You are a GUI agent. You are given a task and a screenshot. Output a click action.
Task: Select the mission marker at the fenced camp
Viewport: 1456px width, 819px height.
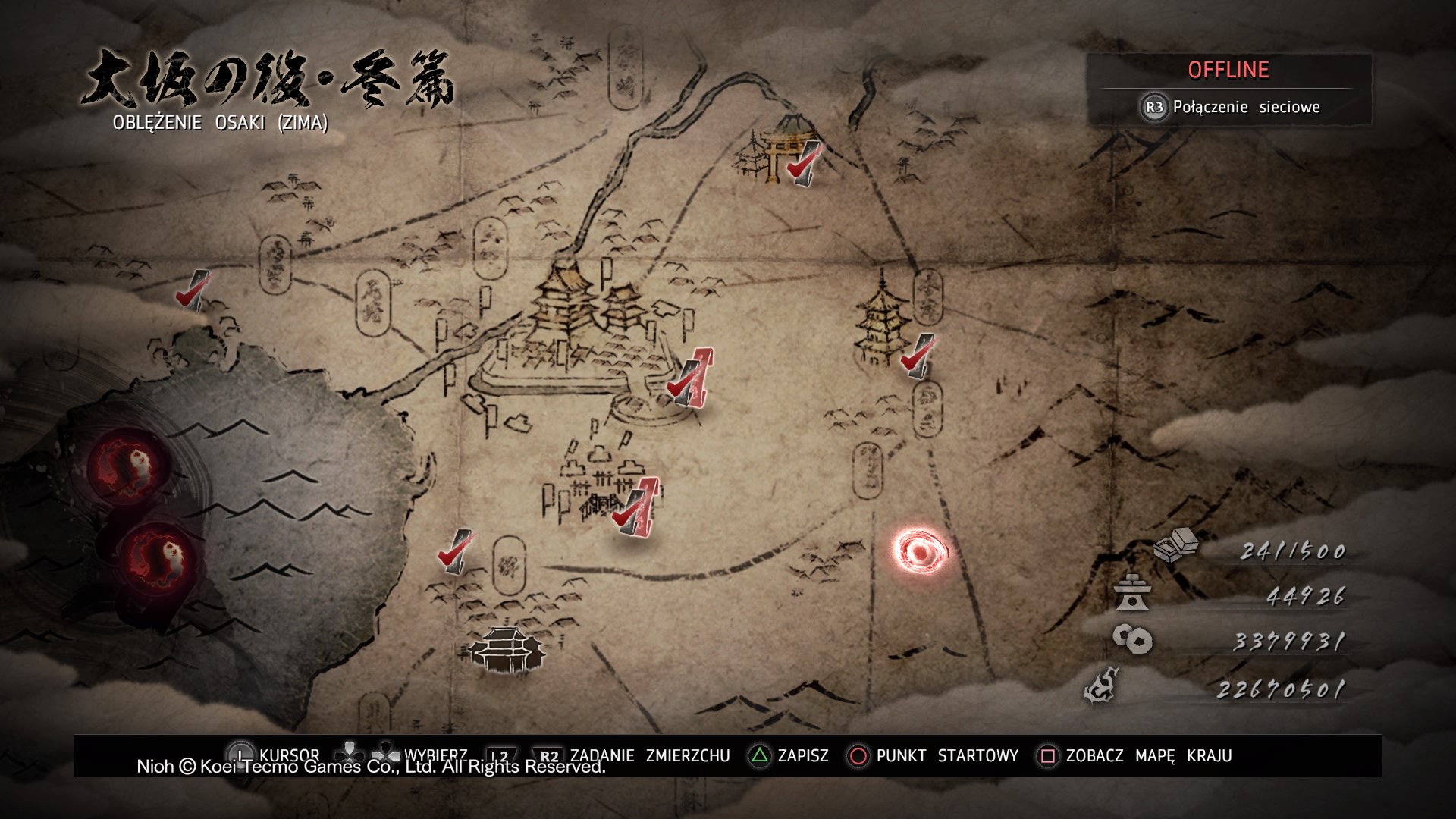tap(636, 509)
